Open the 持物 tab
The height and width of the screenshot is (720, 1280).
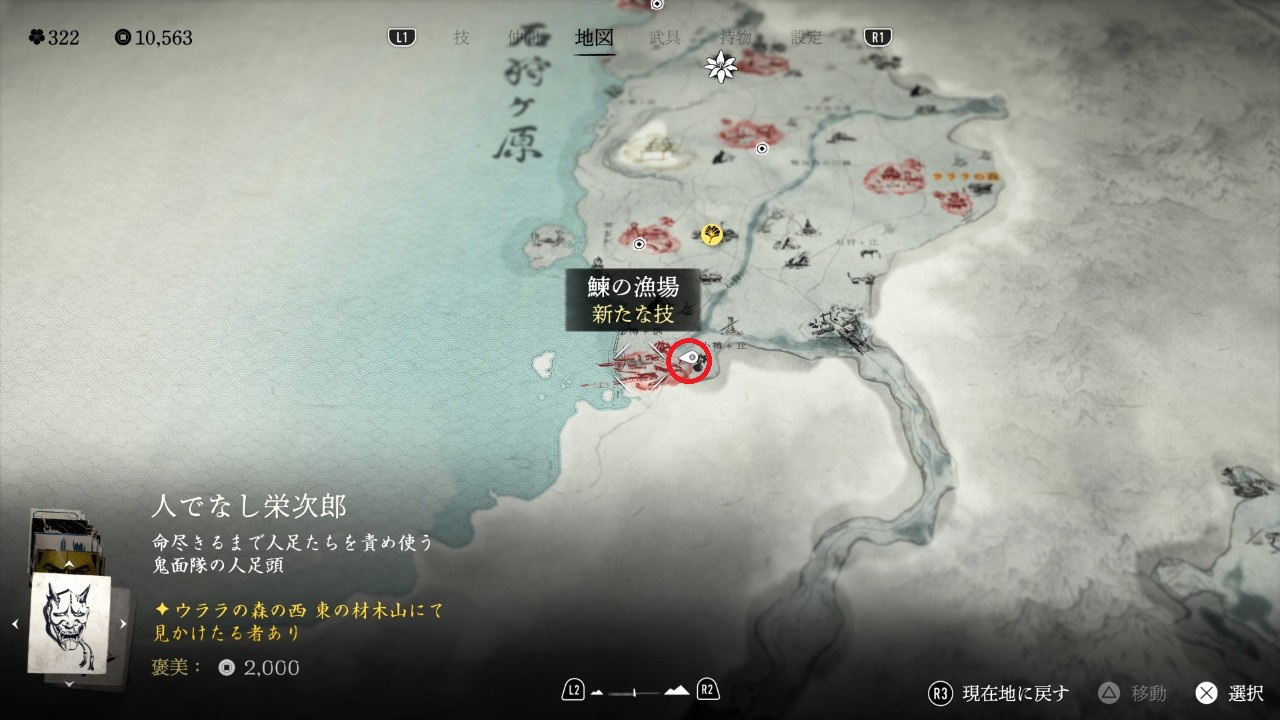point(736,38)
